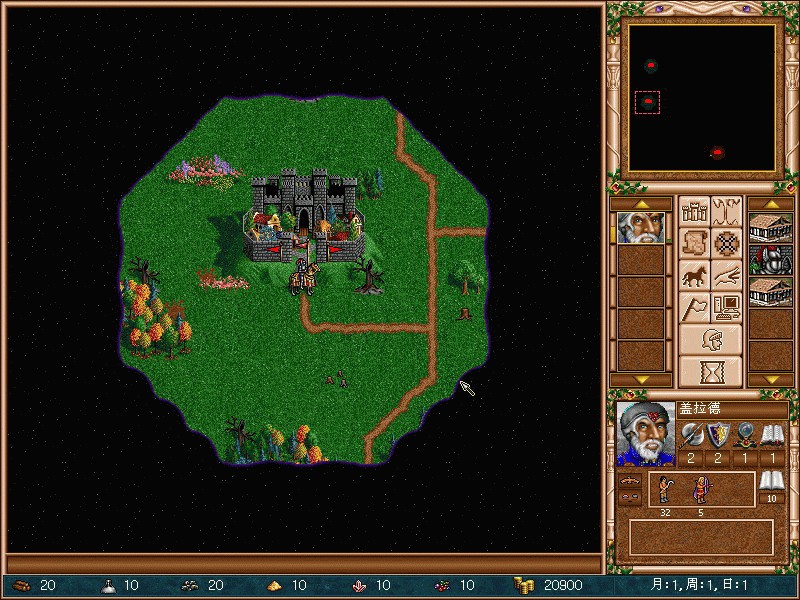The height and width of the screenshot is (600, 800).
Task: Click the large hero portrait in the status panel
Action: pyautogui.click(x=646, y=434)
